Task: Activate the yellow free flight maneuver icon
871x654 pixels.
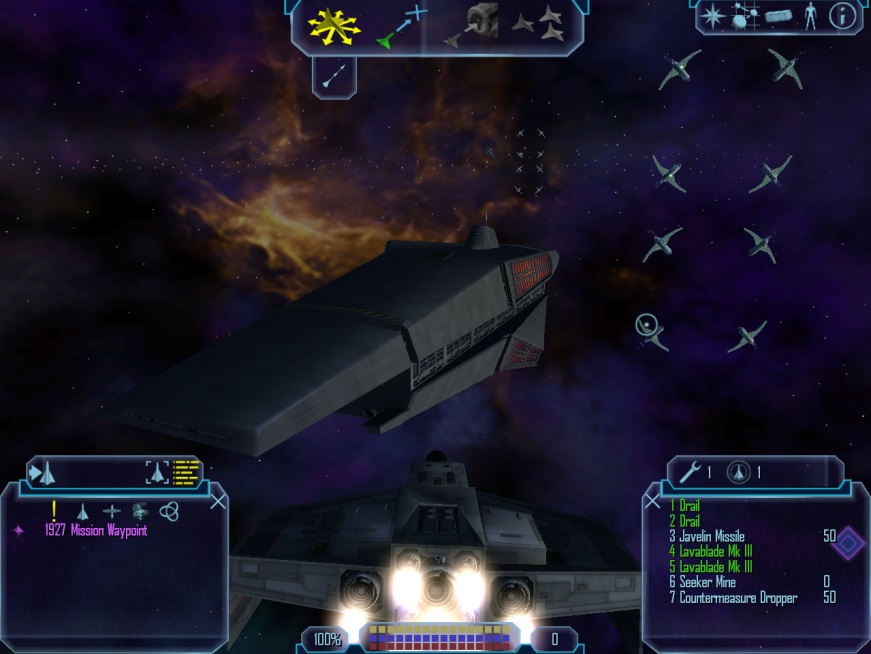Action: 333,24
